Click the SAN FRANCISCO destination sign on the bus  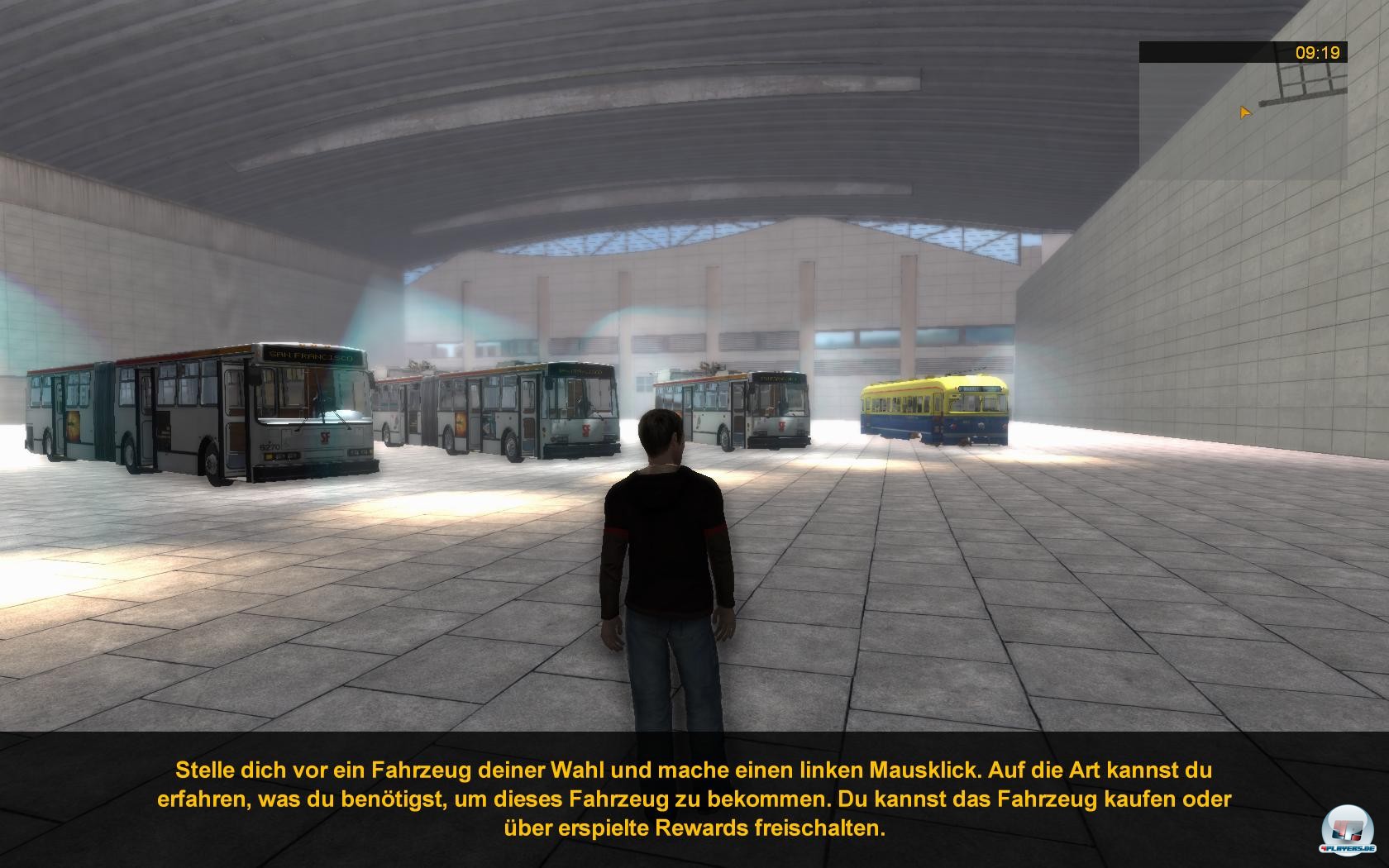(x=313, y=356)
